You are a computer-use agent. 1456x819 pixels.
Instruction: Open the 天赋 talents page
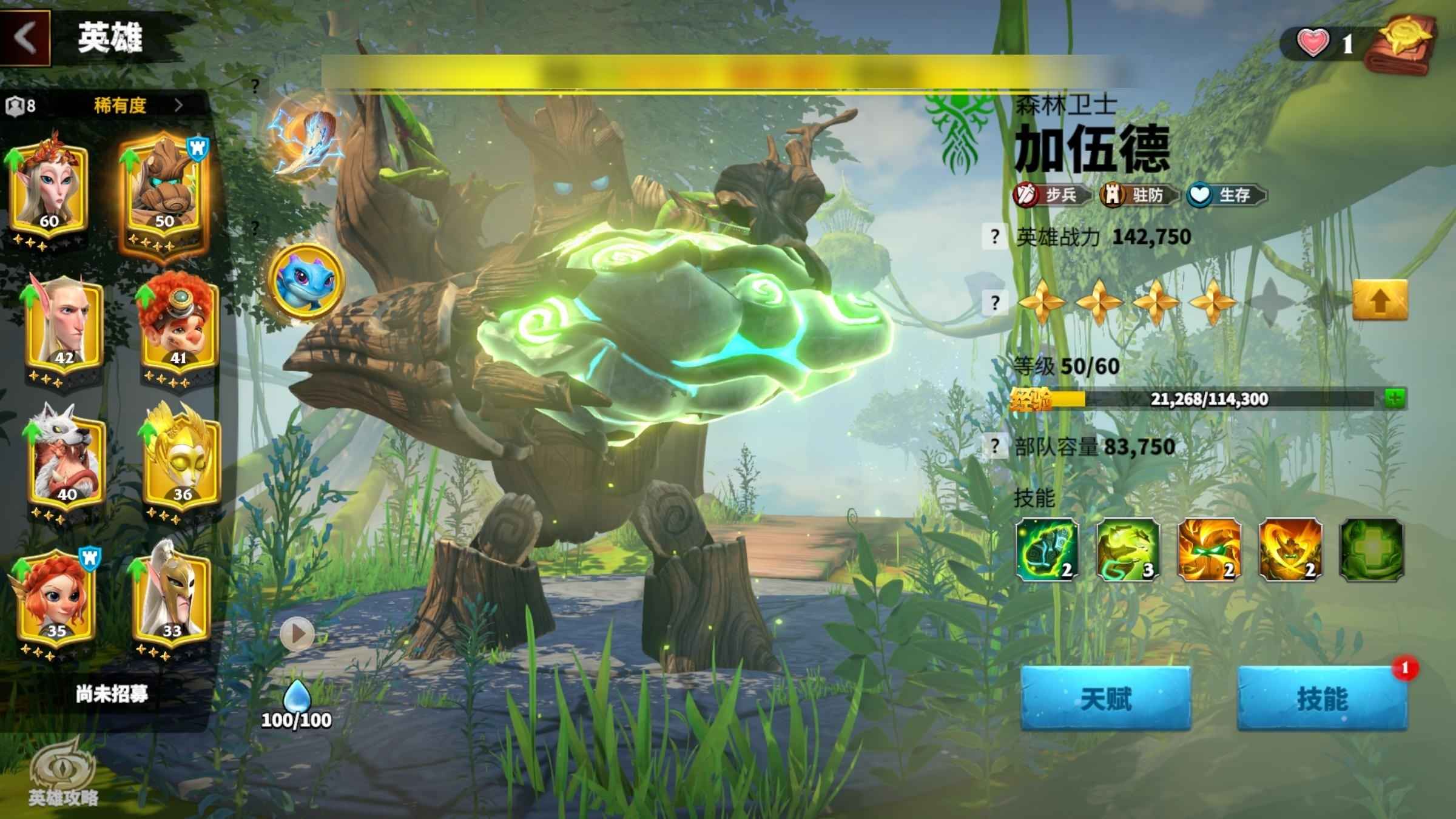(1105, 699)
